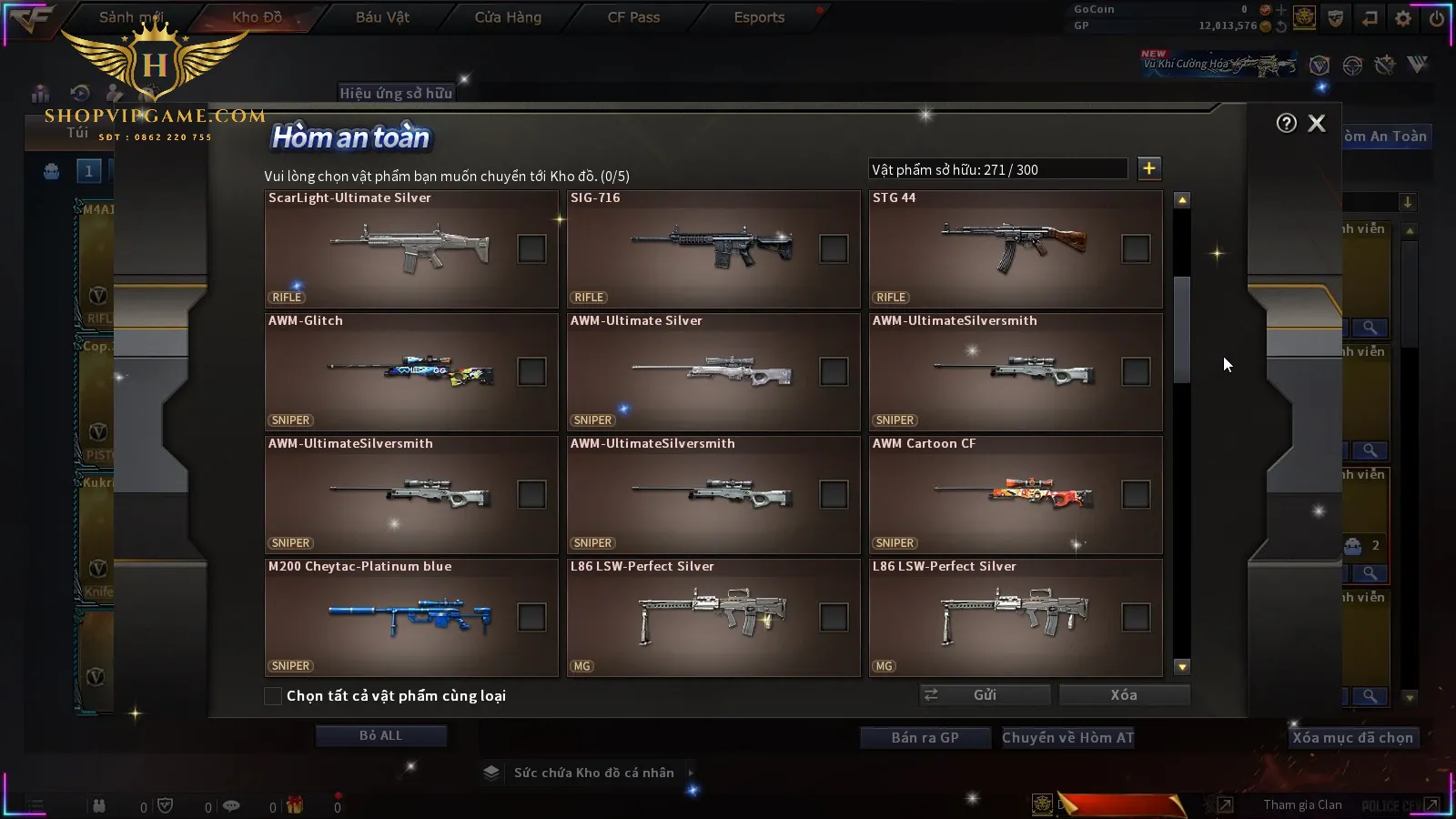Click the Gửi send button

click(x=985, y=695)
